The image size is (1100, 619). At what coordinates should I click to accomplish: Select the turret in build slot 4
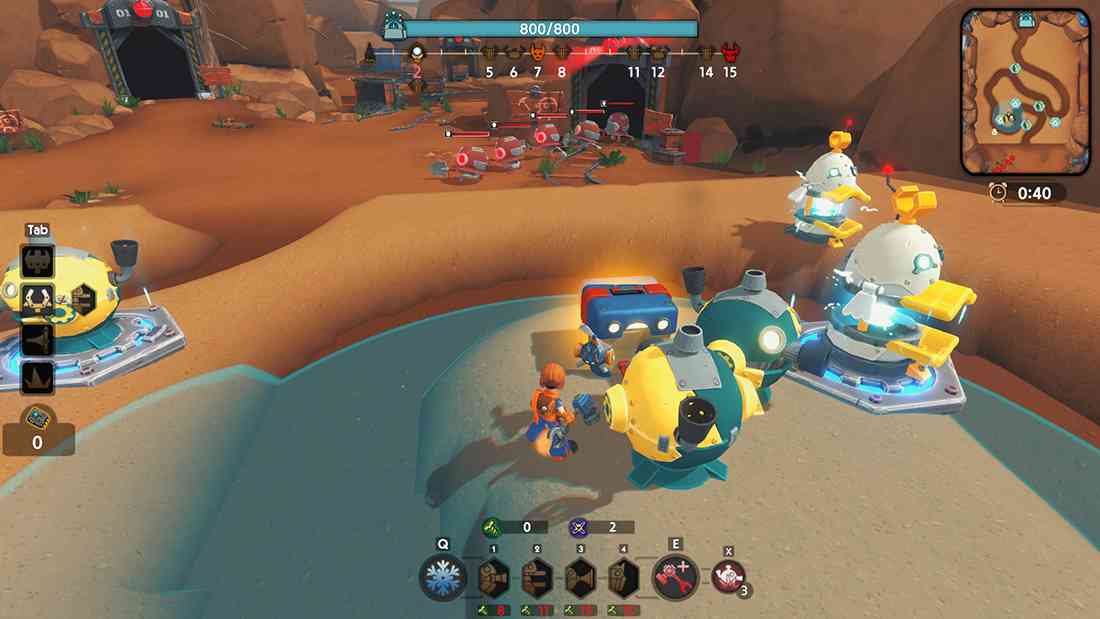point(623,578)
